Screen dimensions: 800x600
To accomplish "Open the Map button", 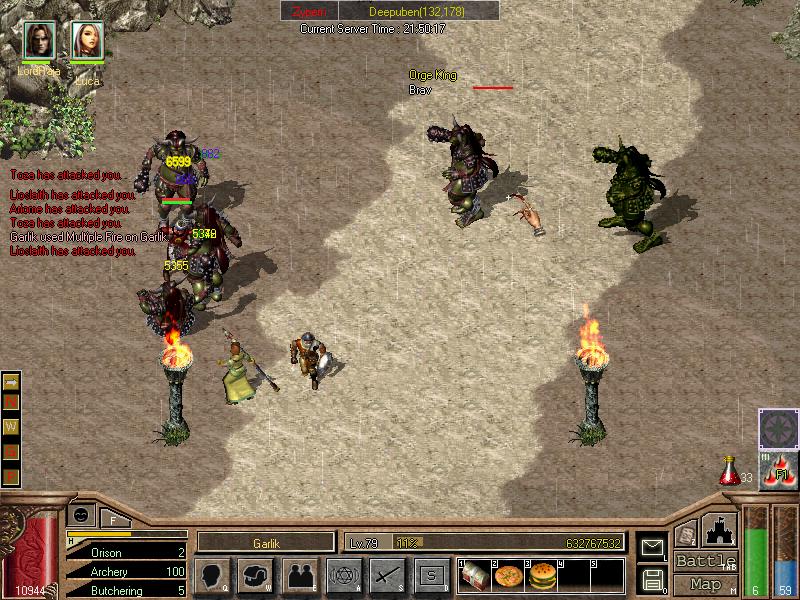I will (x=705, y=584).
